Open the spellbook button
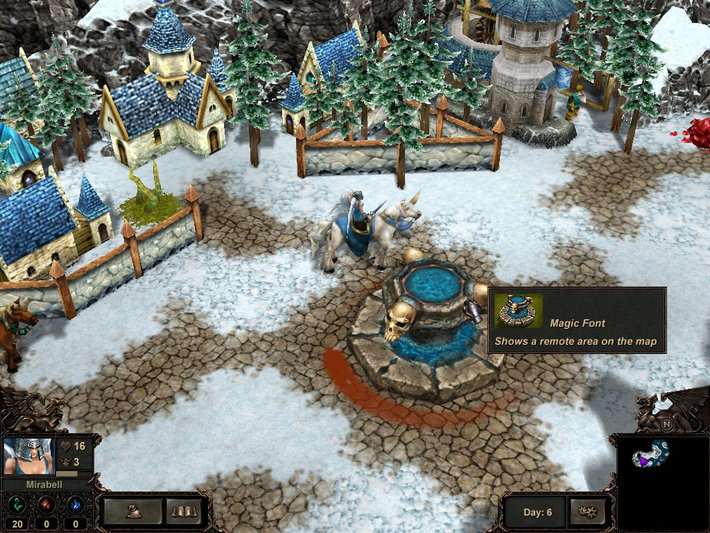The width and height of the screenshot is (710, 533). pyautogui.click(x=182, y=512)
